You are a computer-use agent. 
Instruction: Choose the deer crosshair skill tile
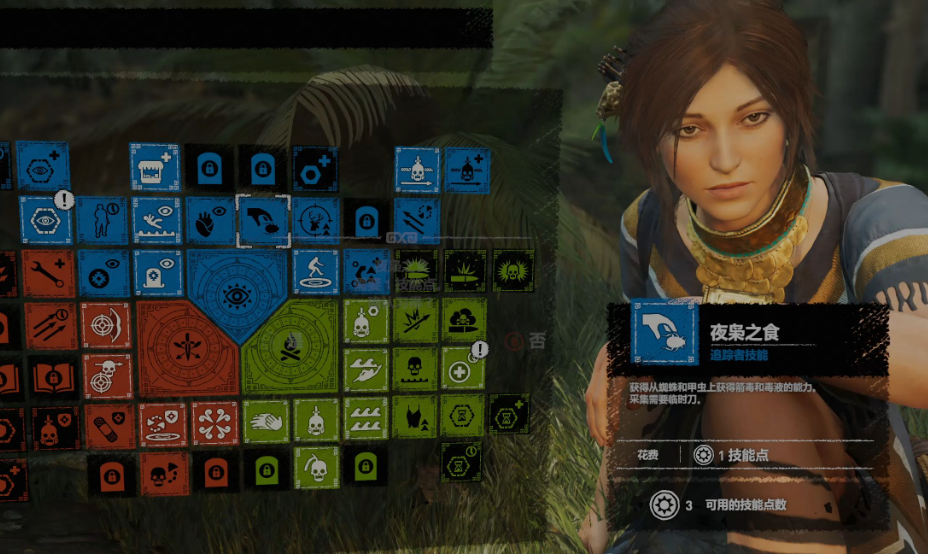tap(315, 220)
